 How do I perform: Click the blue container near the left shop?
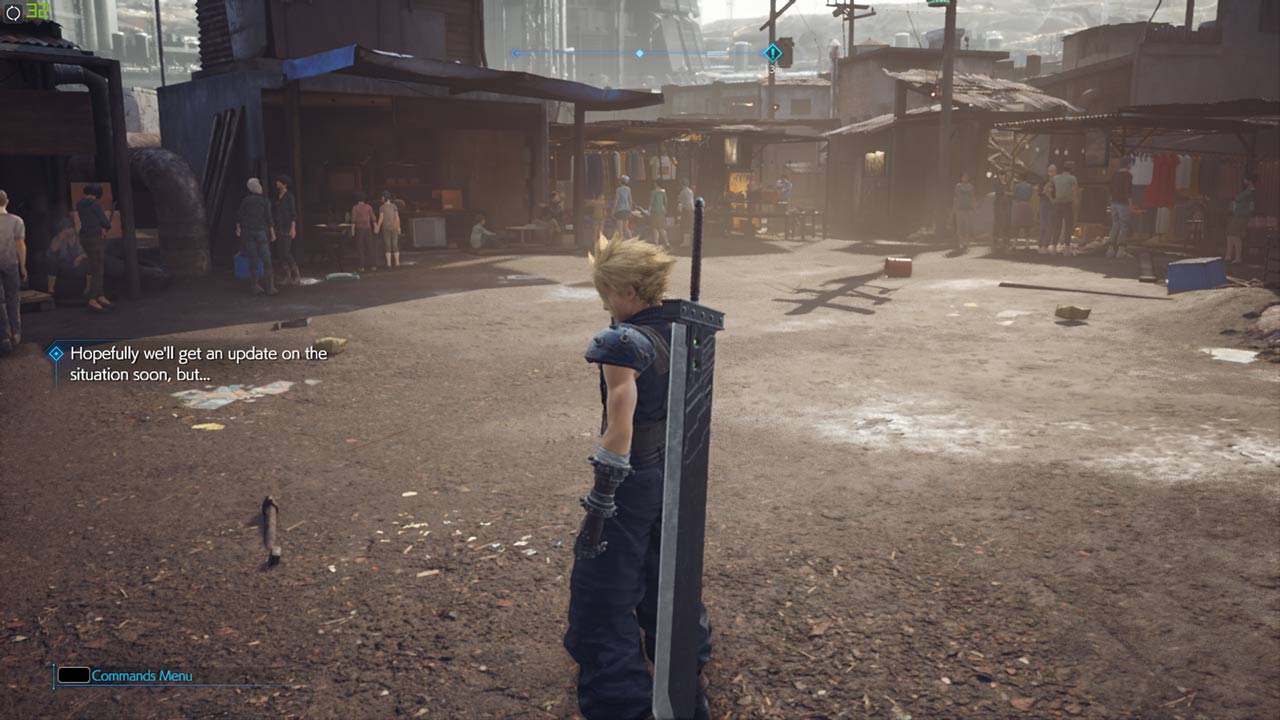pos(238,266)
